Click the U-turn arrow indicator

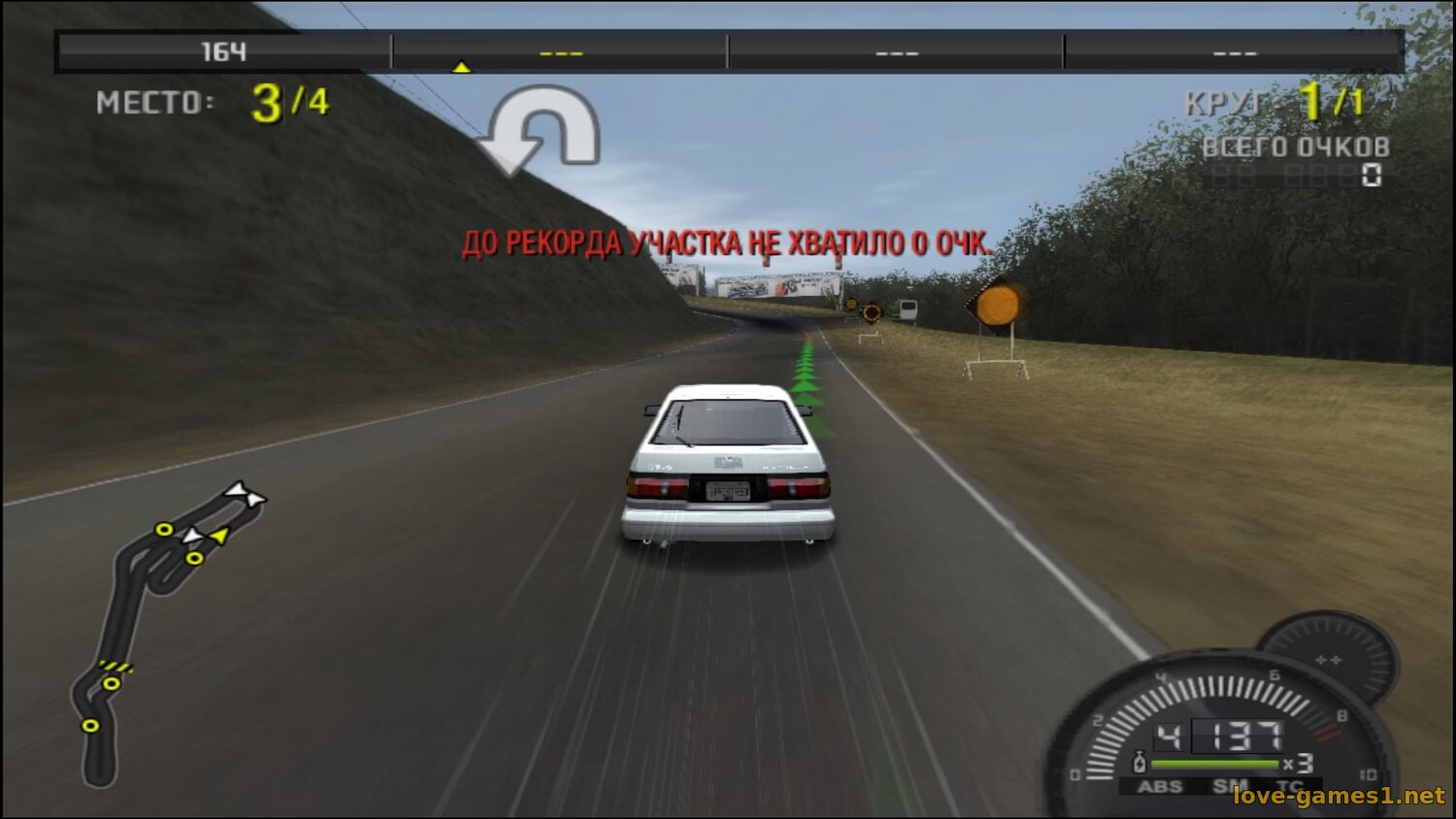(540, 130)
